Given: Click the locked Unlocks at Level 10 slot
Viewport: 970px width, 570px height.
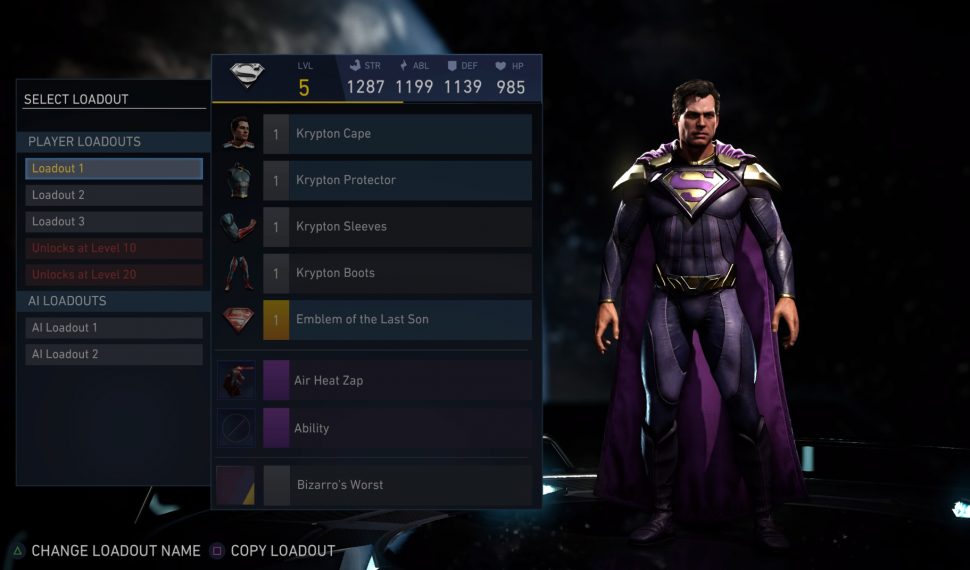Looking at the screenshot, I should point(114,248).
